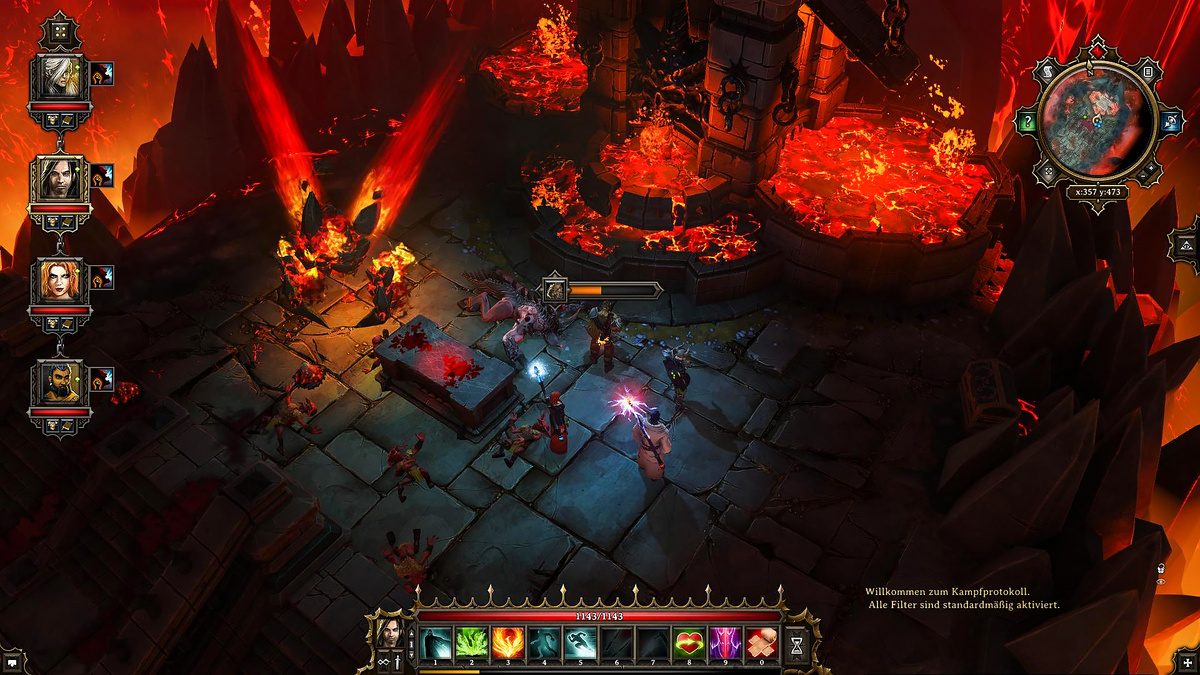Activate the running silhouette skill in slot 4

tap(543, 643)
